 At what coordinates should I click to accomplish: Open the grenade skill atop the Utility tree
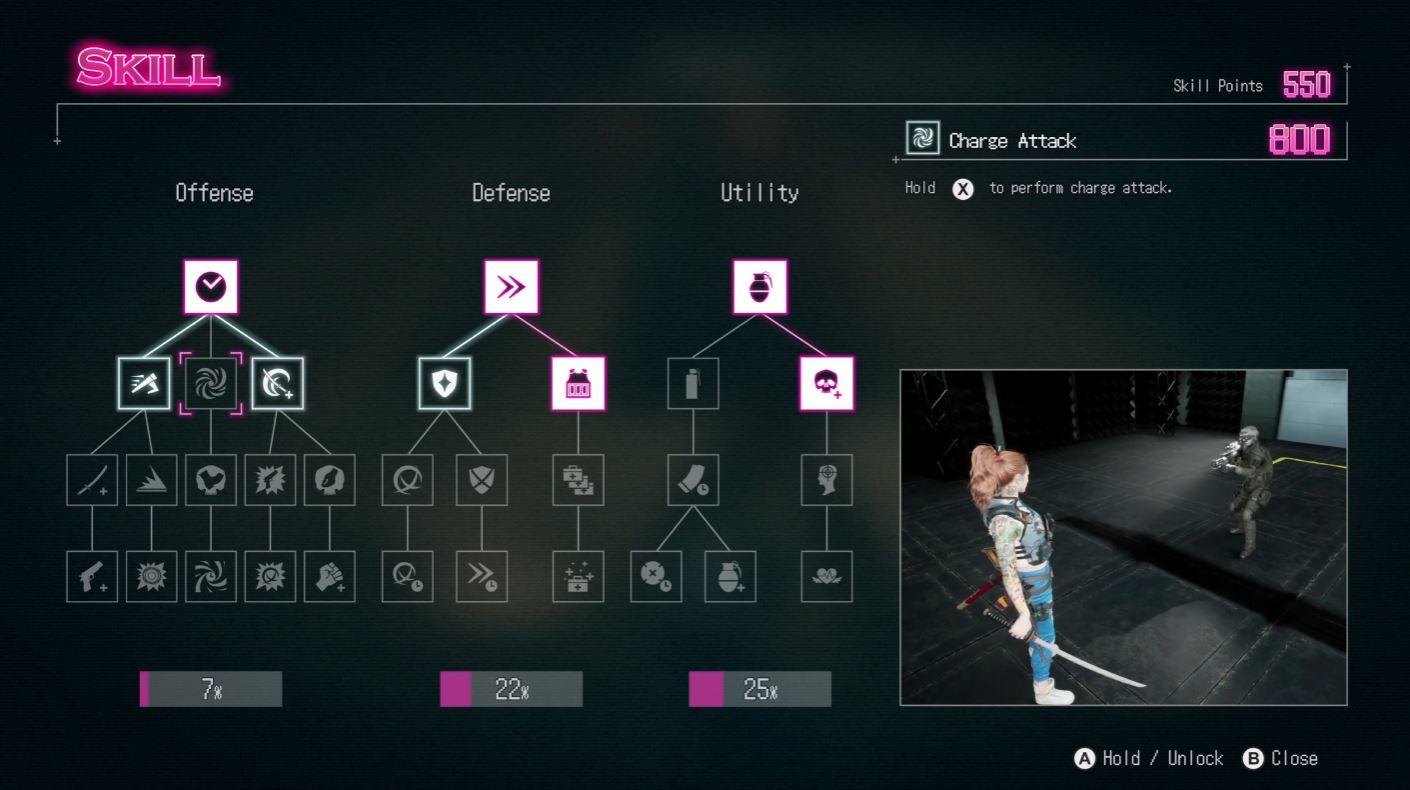tap(759, 285)
